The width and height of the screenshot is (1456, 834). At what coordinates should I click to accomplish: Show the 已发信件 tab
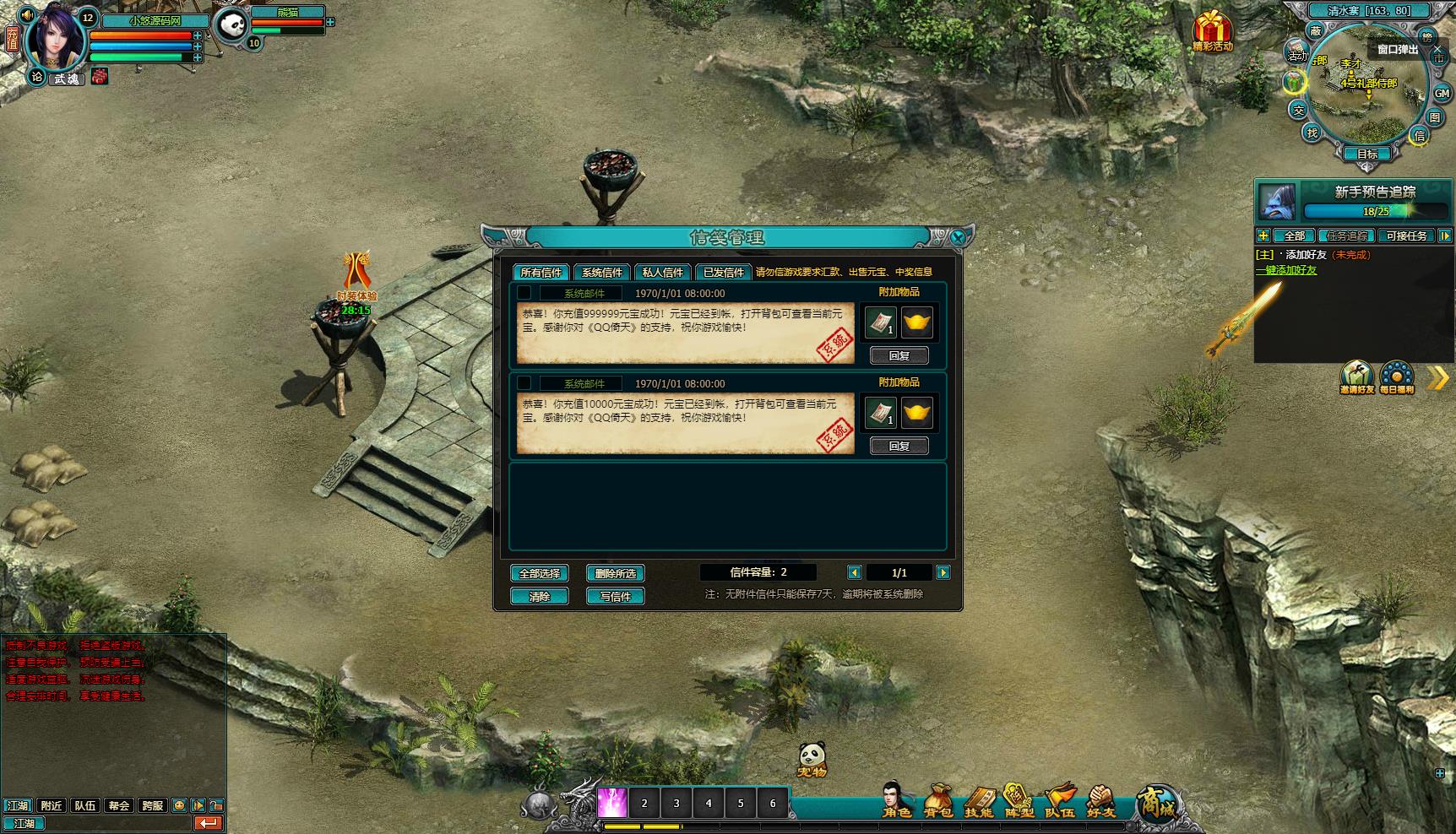723,272
